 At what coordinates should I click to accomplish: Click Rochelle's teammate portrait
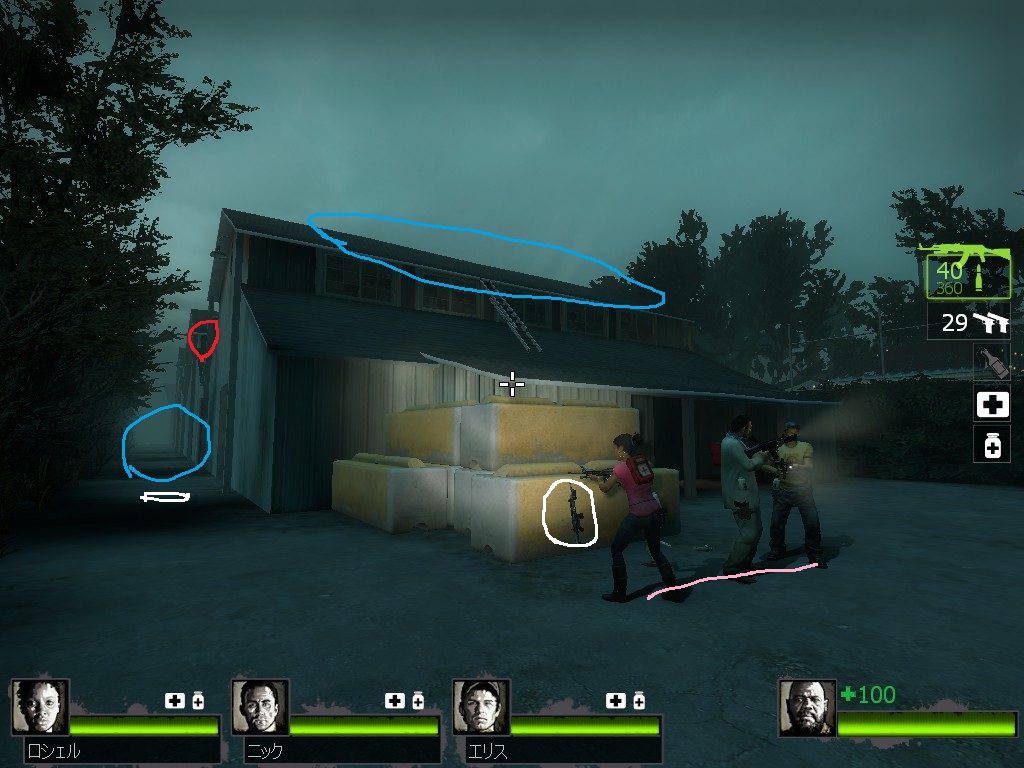[41, 708]
